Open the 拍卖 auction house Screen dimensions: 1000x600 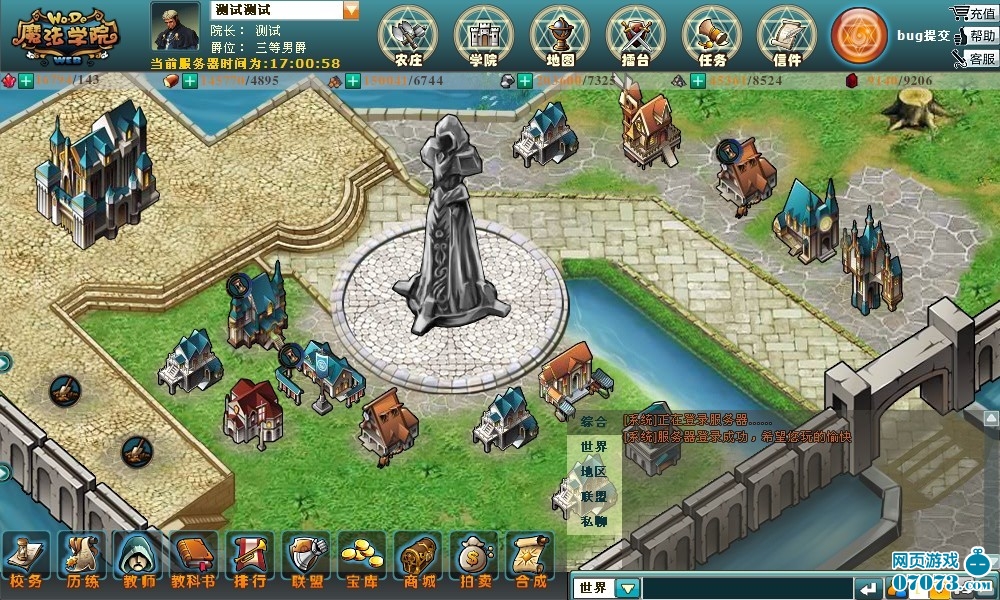(x=473, y=559)
